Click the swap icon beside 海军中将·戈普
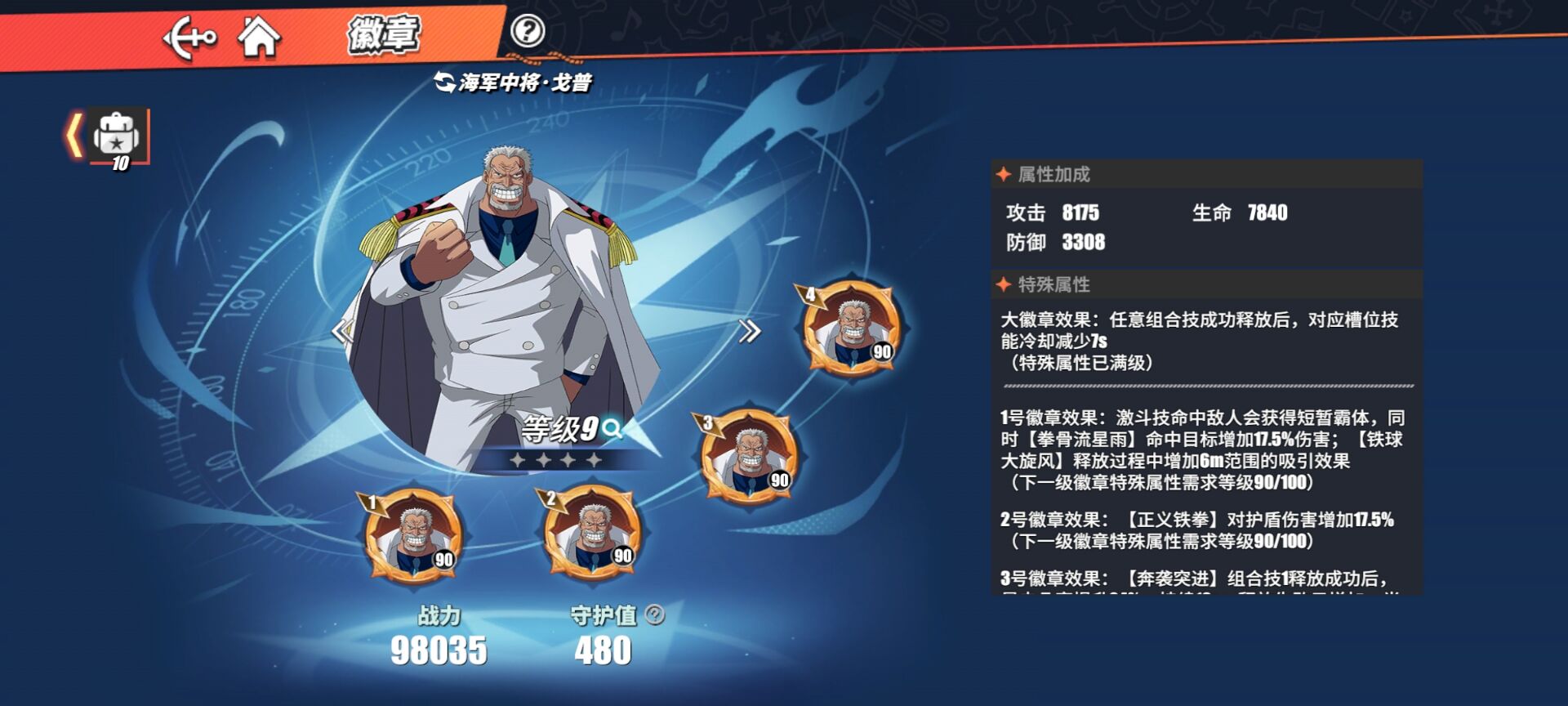Screen dimensions: 1568x706 (445, 81)
